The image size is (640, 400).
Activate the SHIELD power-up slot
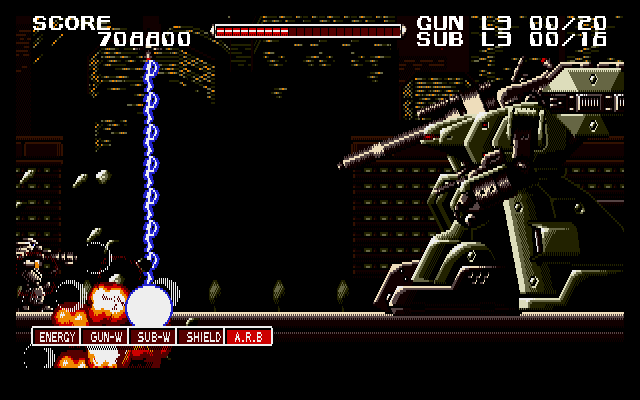(x=200, y=337)
